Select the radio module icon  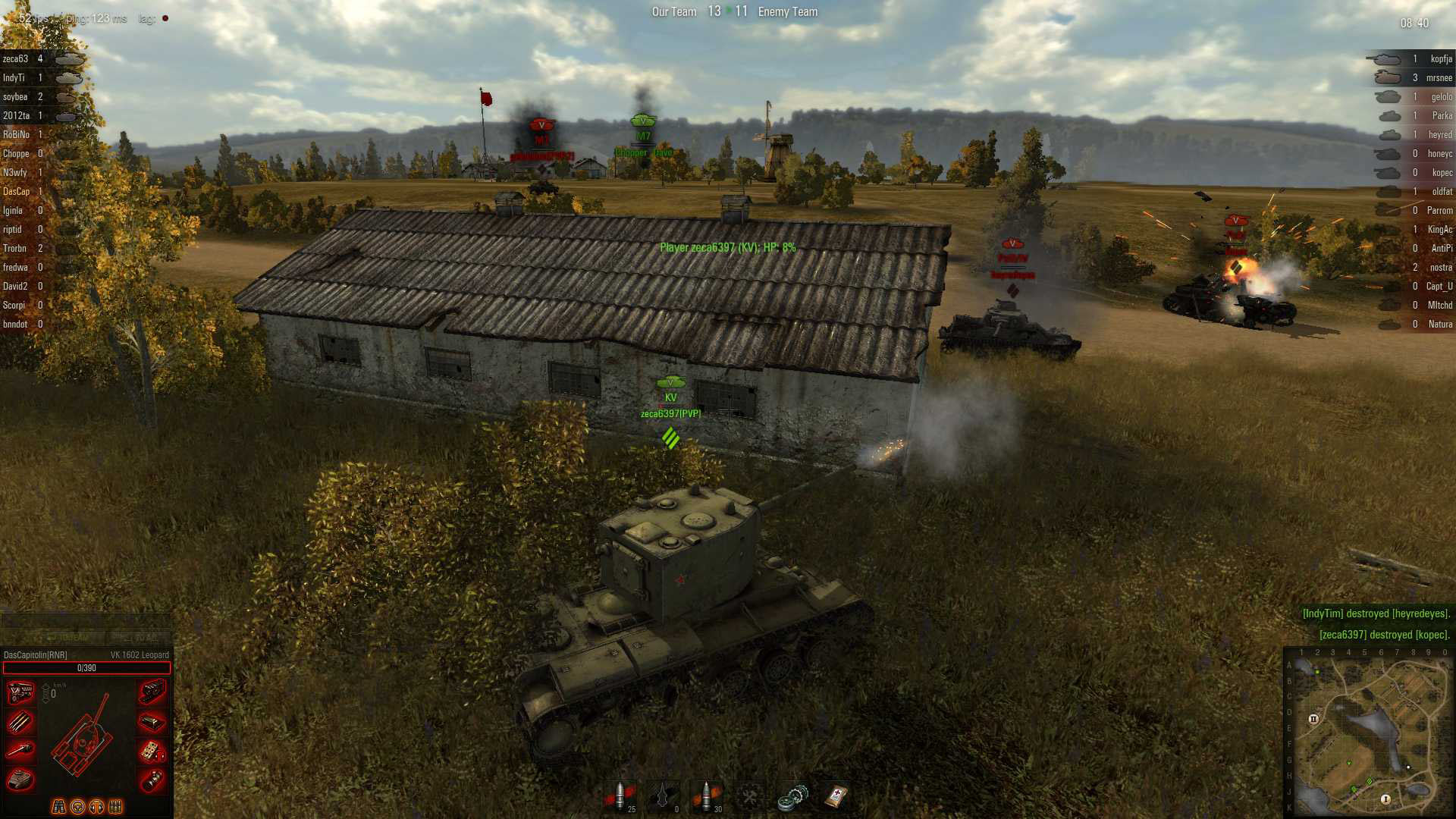point(152,750)
